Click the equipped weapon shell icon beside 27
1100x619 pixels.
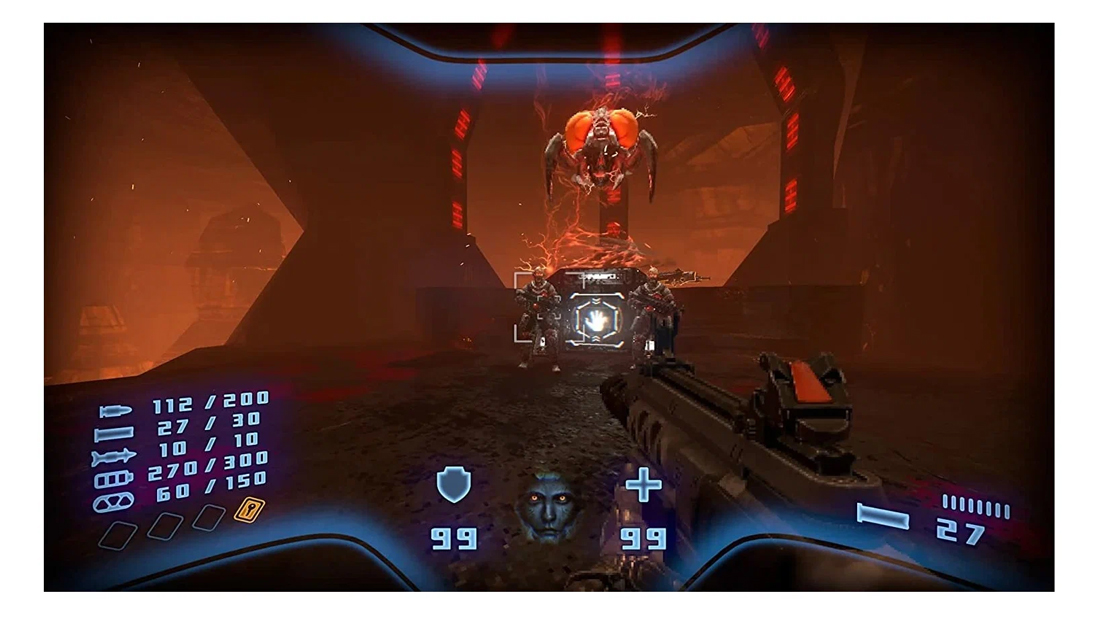pos(883,517)
